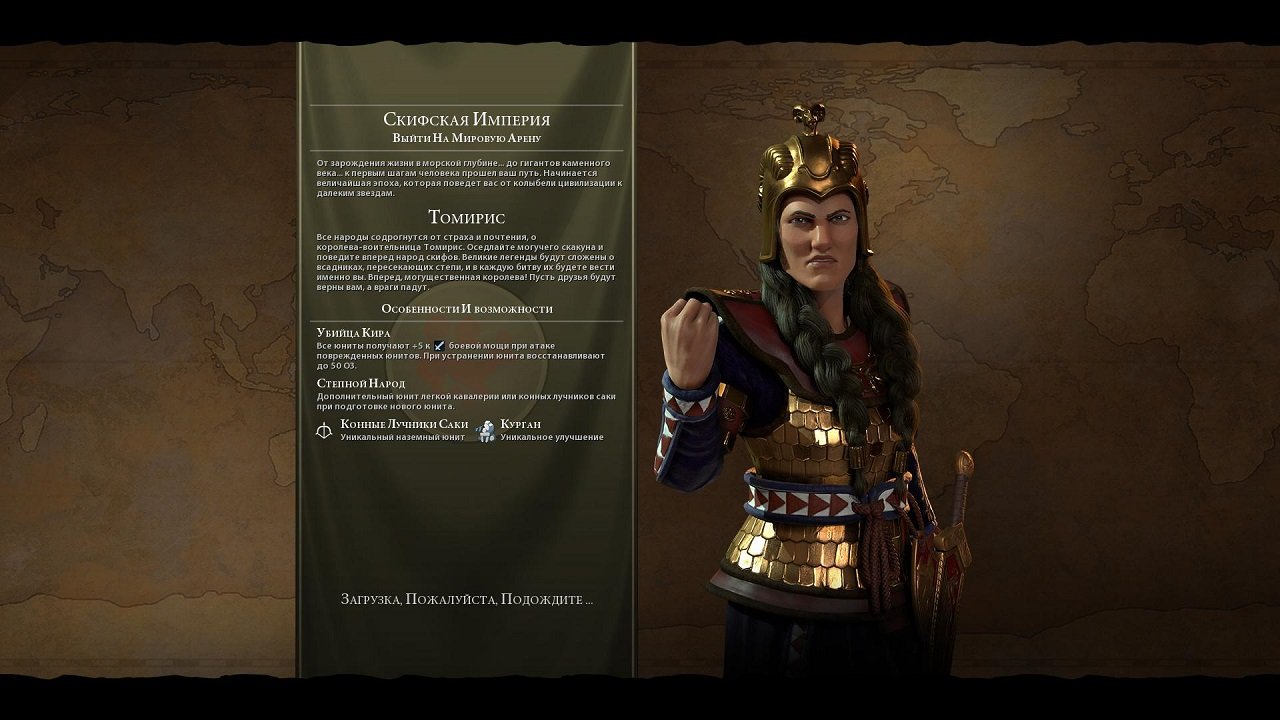Select the Особенности И Возможности section header
This screenshot has height=720, width=1280.
pyautogui.click(x=470, y=309)
